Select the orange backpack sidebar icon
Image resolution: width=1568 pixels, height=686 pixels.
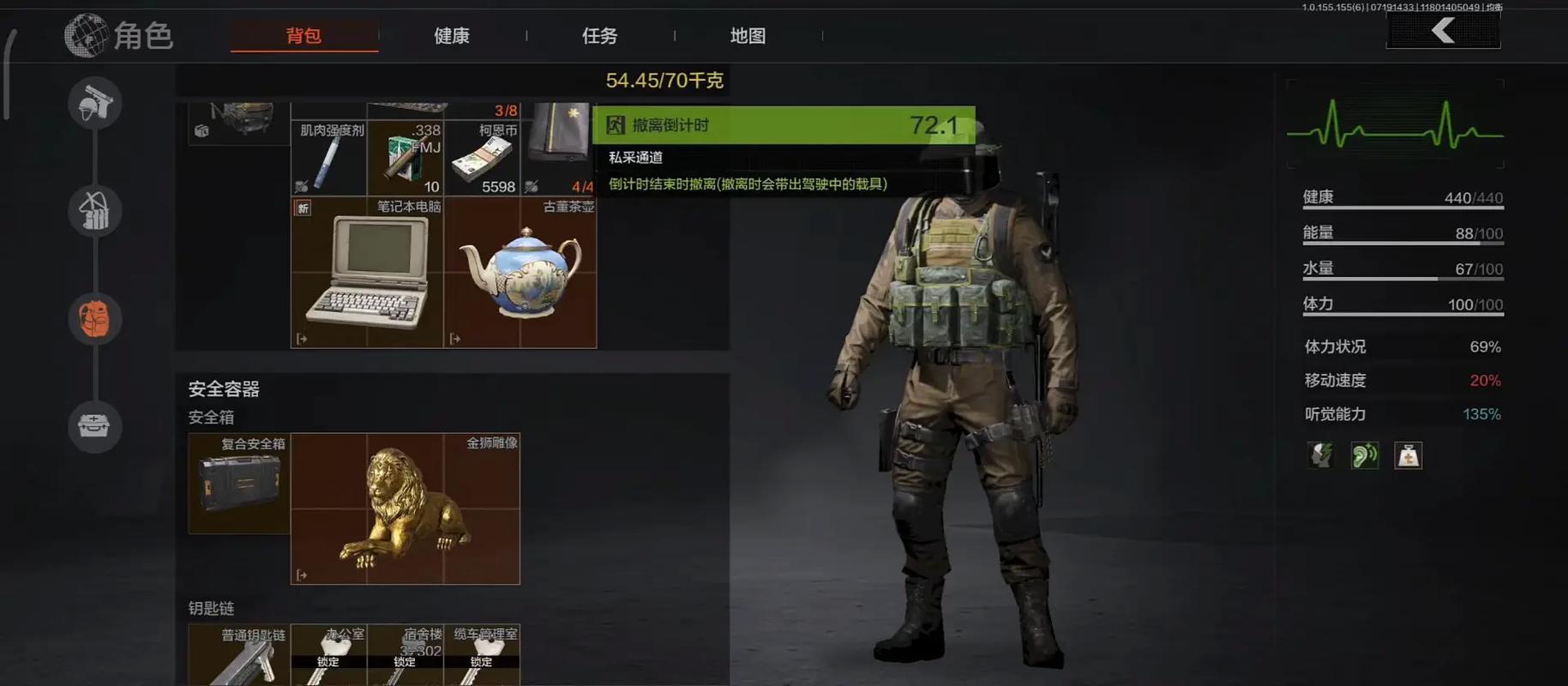95,319
